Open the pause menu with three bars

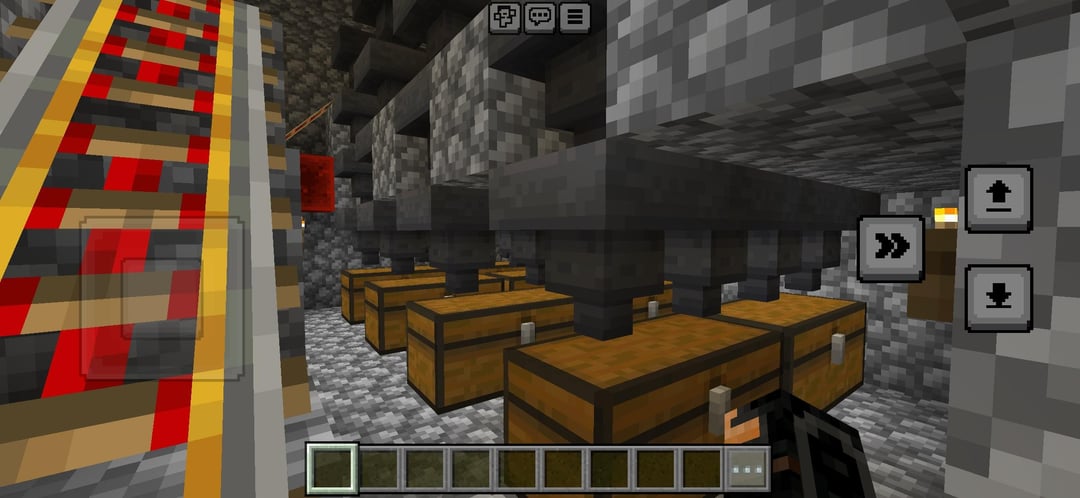tap(574, 17)
